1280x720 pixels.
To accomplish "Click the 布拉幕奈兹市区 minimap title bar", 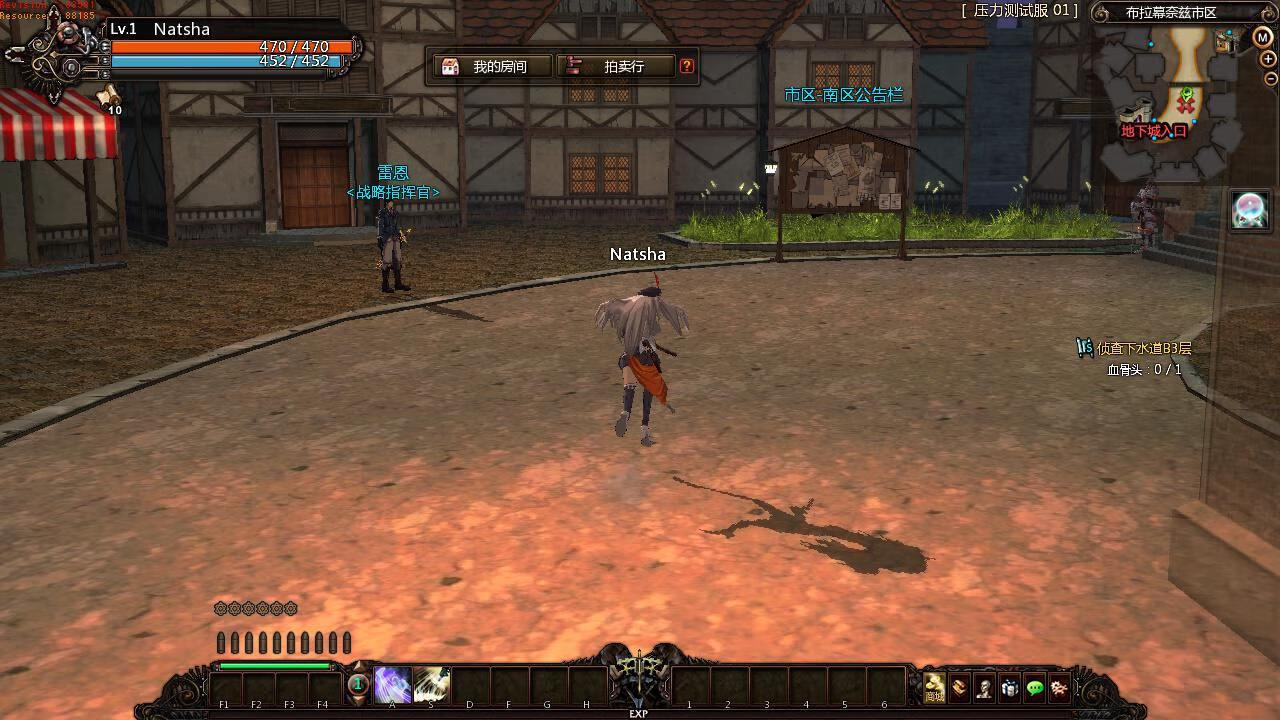I will coord(1170,13).
